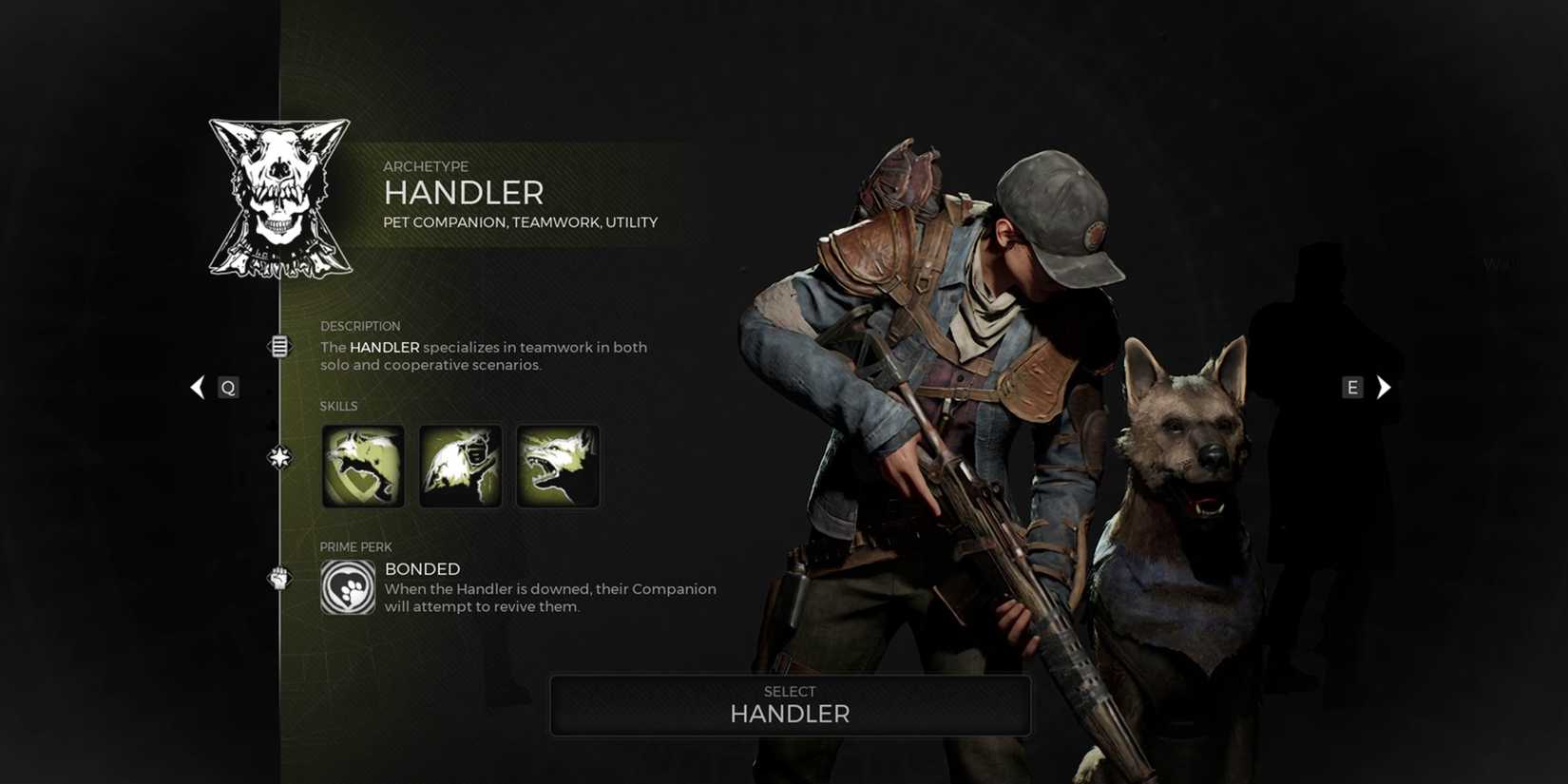Viewport: 1568px width, 784px height.
Task: Click the left arrow beside Q
Action: pyautogui.click(x=197, y=387)
